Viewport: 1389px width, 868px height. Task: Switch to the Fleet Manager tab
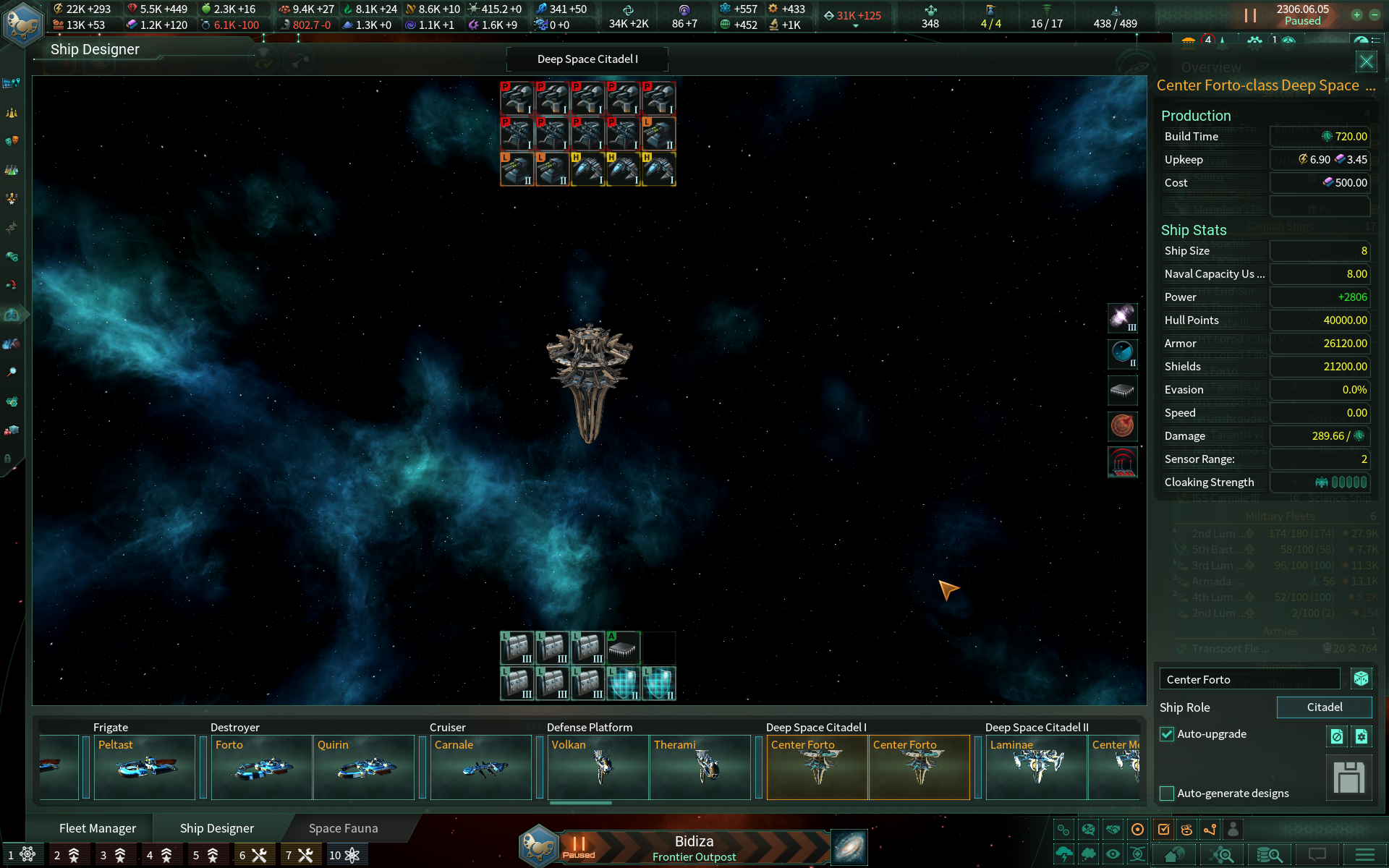[98, 827]
